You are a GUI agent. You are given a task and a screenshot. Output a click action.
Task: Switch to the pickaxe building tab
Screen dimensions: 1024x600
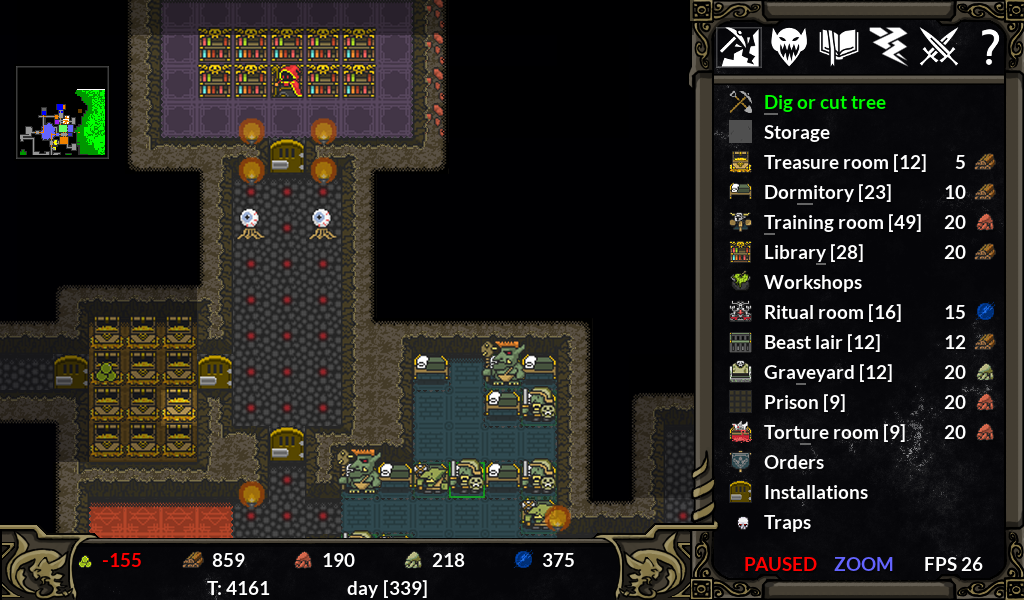[x=739, y=47]
